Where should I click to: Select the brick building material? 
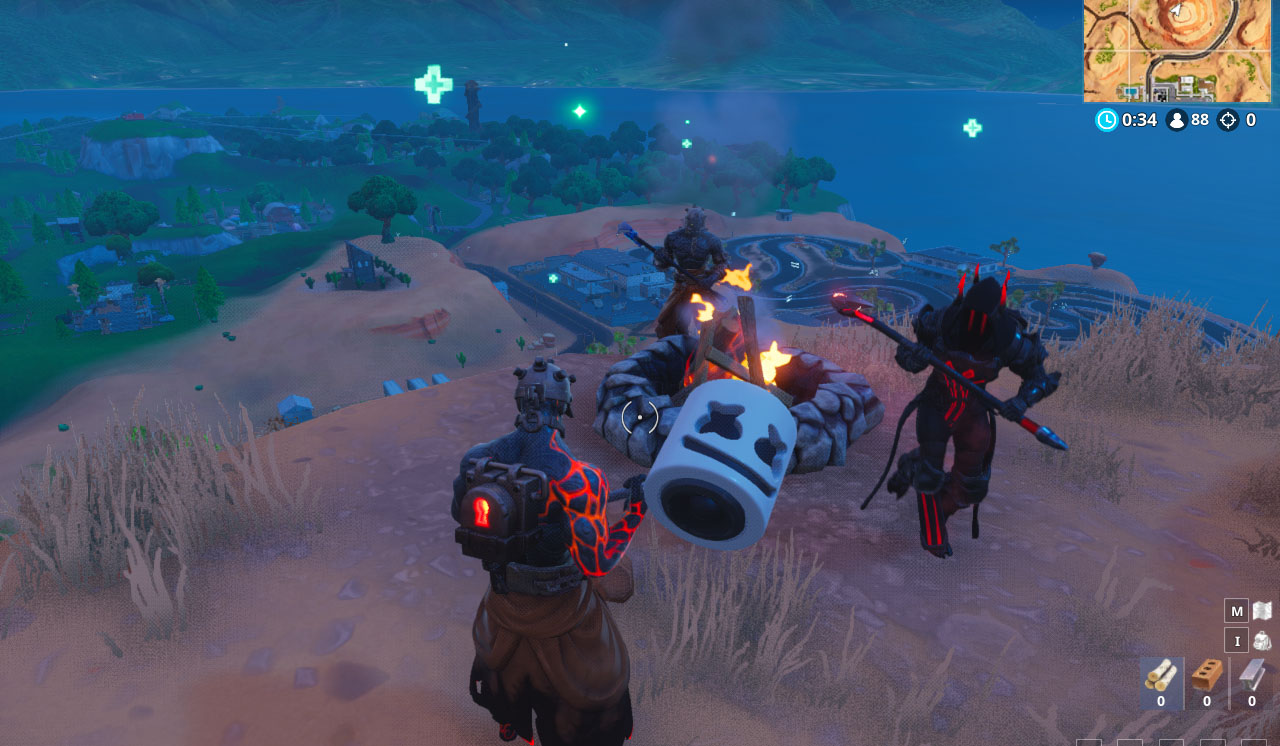pos(1207,679)
